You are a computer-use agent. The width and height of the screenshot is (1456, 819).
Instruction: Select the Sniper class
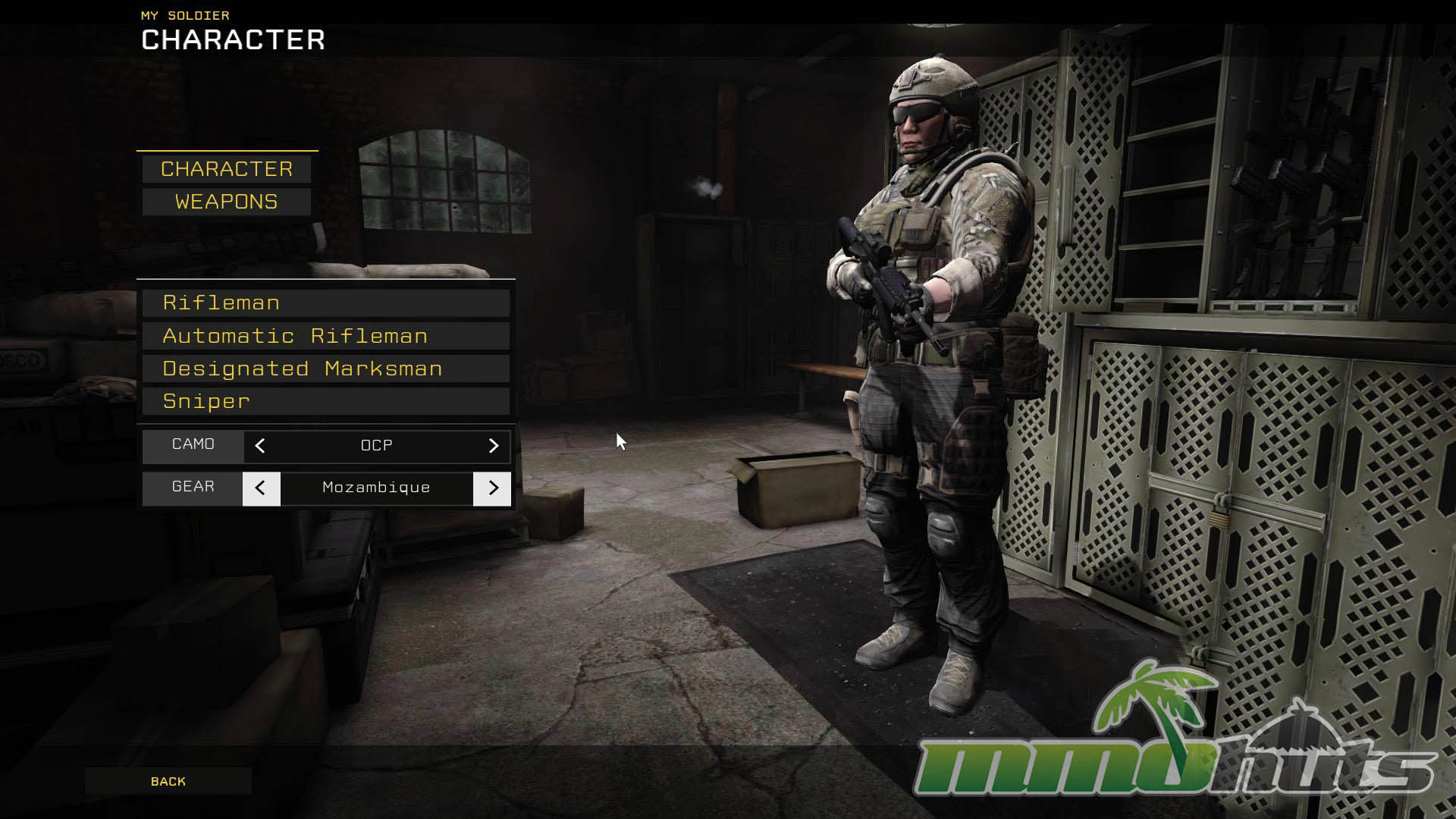pyautogui.click(x=325, y=401)
